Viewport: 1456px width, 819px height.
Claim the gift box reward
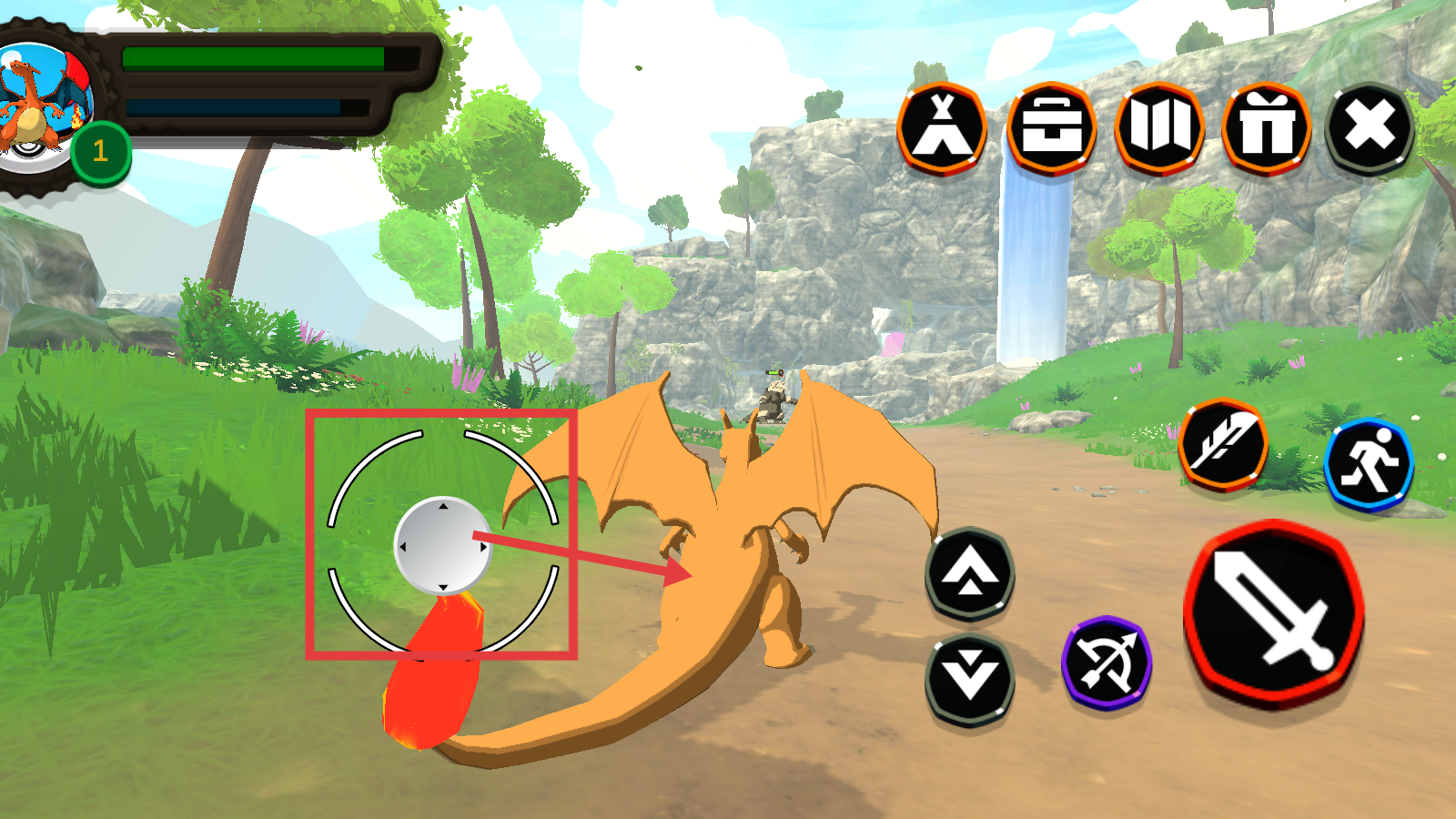coord(1267,129)
